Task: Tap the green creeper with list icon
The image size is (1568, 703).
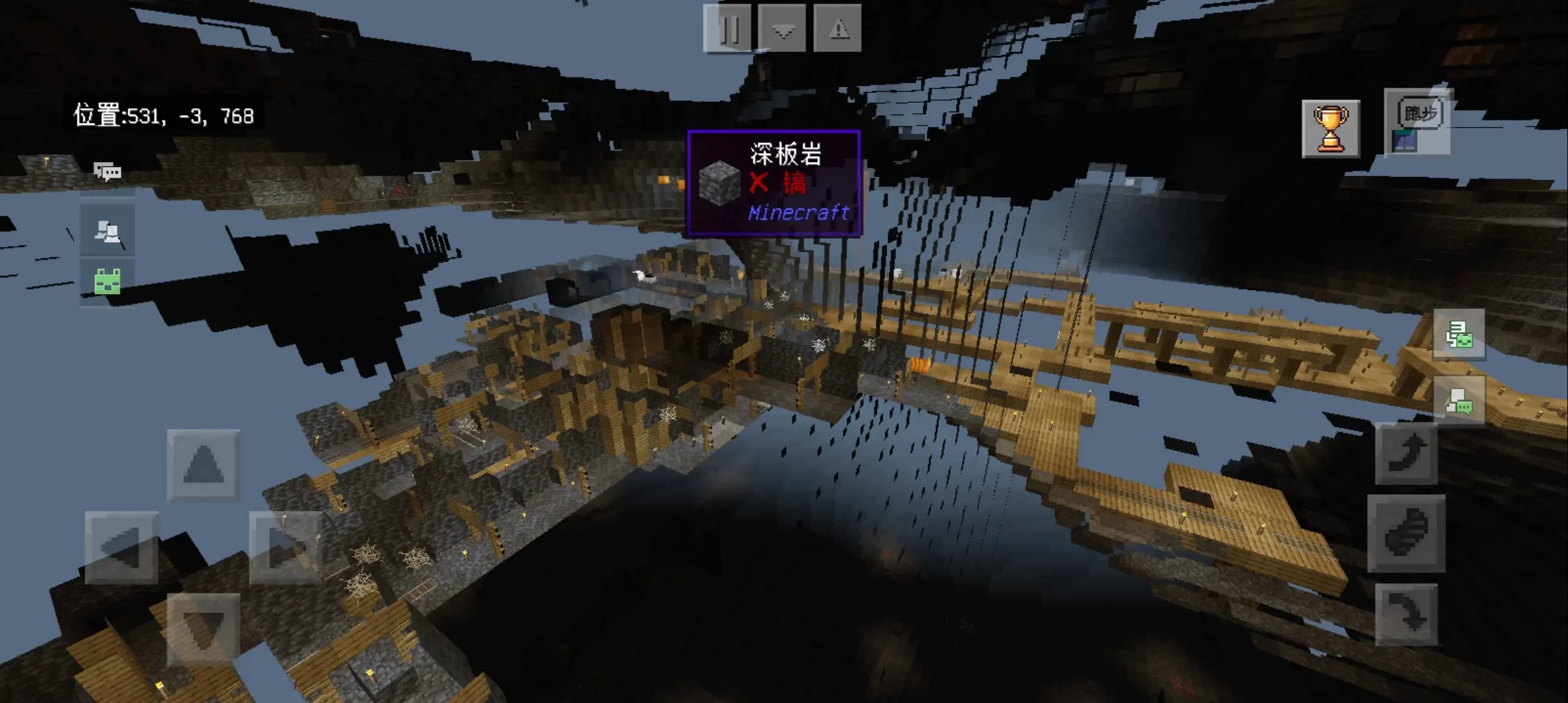Action: pos(1459,335)
